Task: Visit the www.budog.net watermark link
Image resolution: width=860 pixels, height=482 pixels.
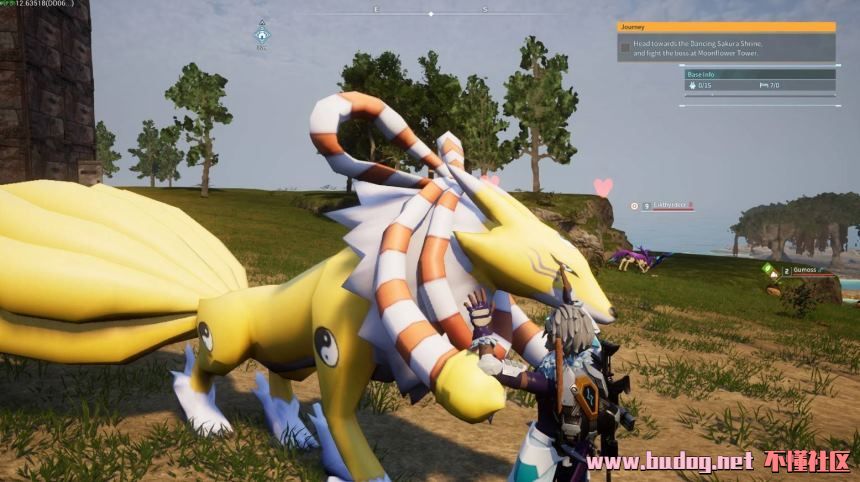Action: 669,462
